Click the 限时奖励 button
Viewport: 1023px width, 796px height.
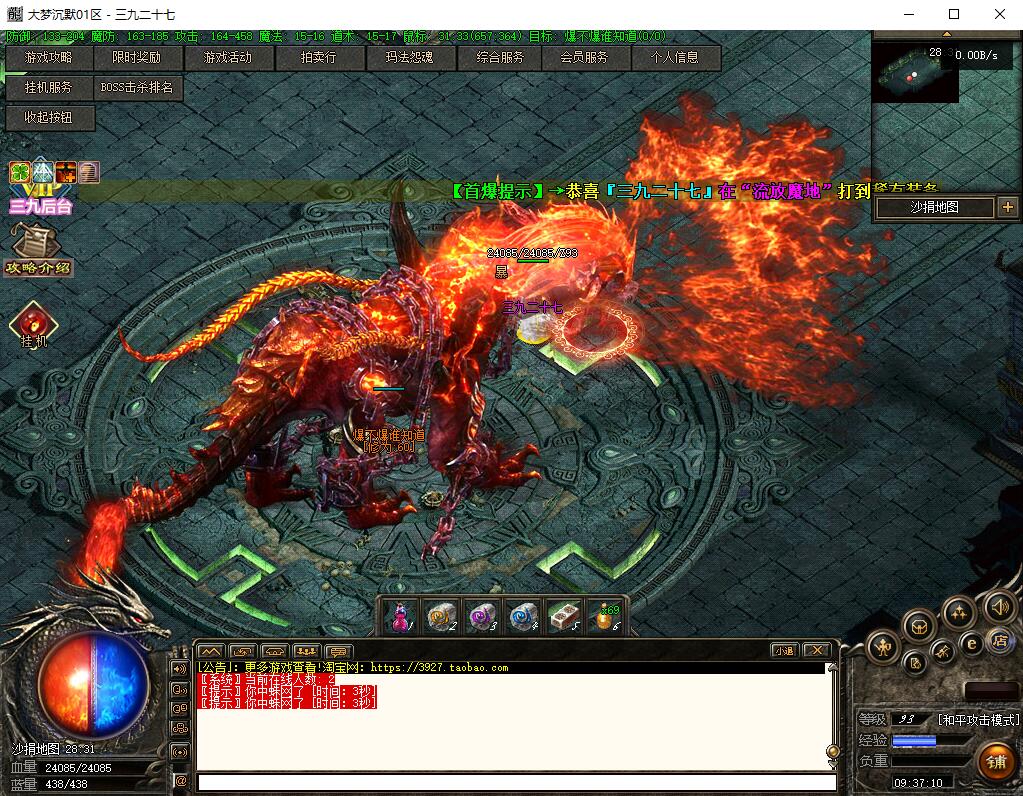tap(136, 58)
